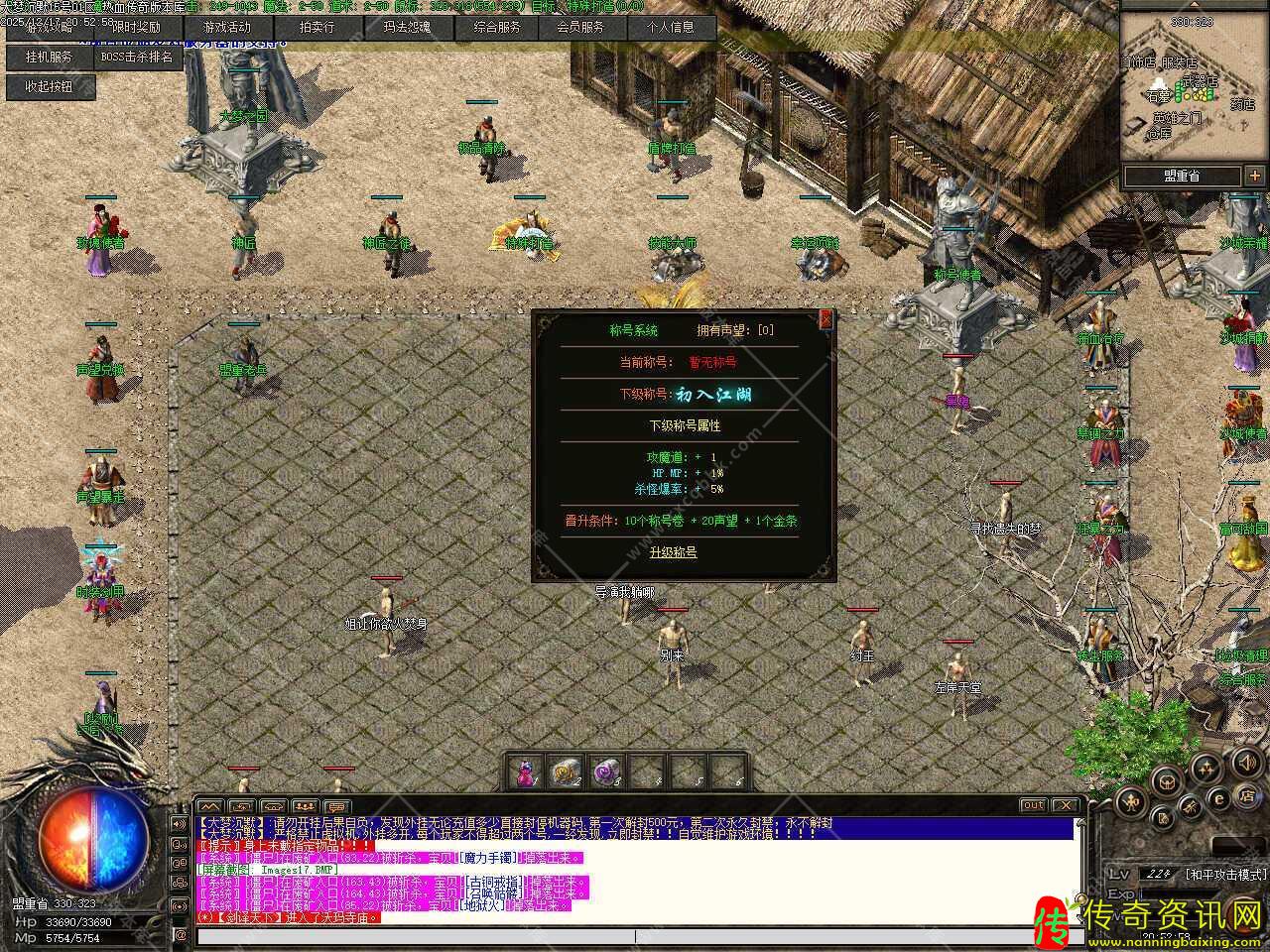Show the BOSS击杀排名 kill ranking
The height and width of the screenshot is (952, 1270).
click(137, 58)
